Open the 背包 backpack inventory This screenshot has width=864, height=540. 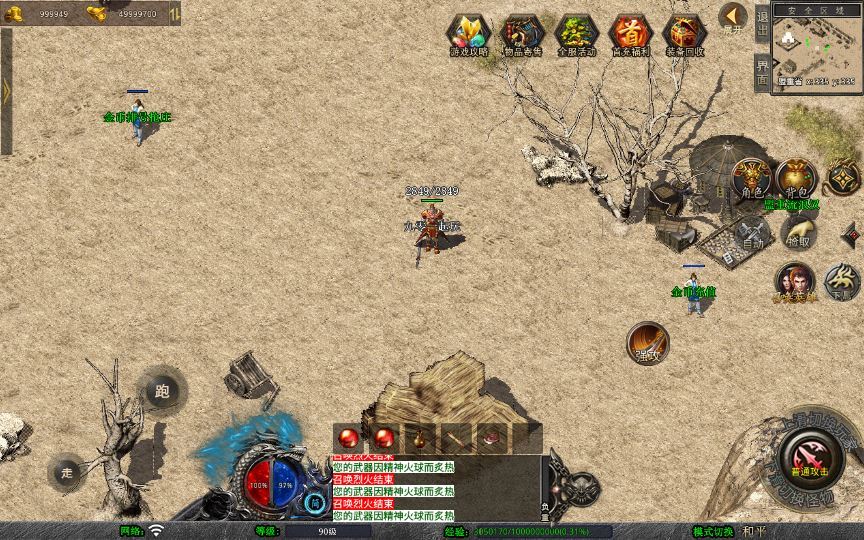click(796, 178)
